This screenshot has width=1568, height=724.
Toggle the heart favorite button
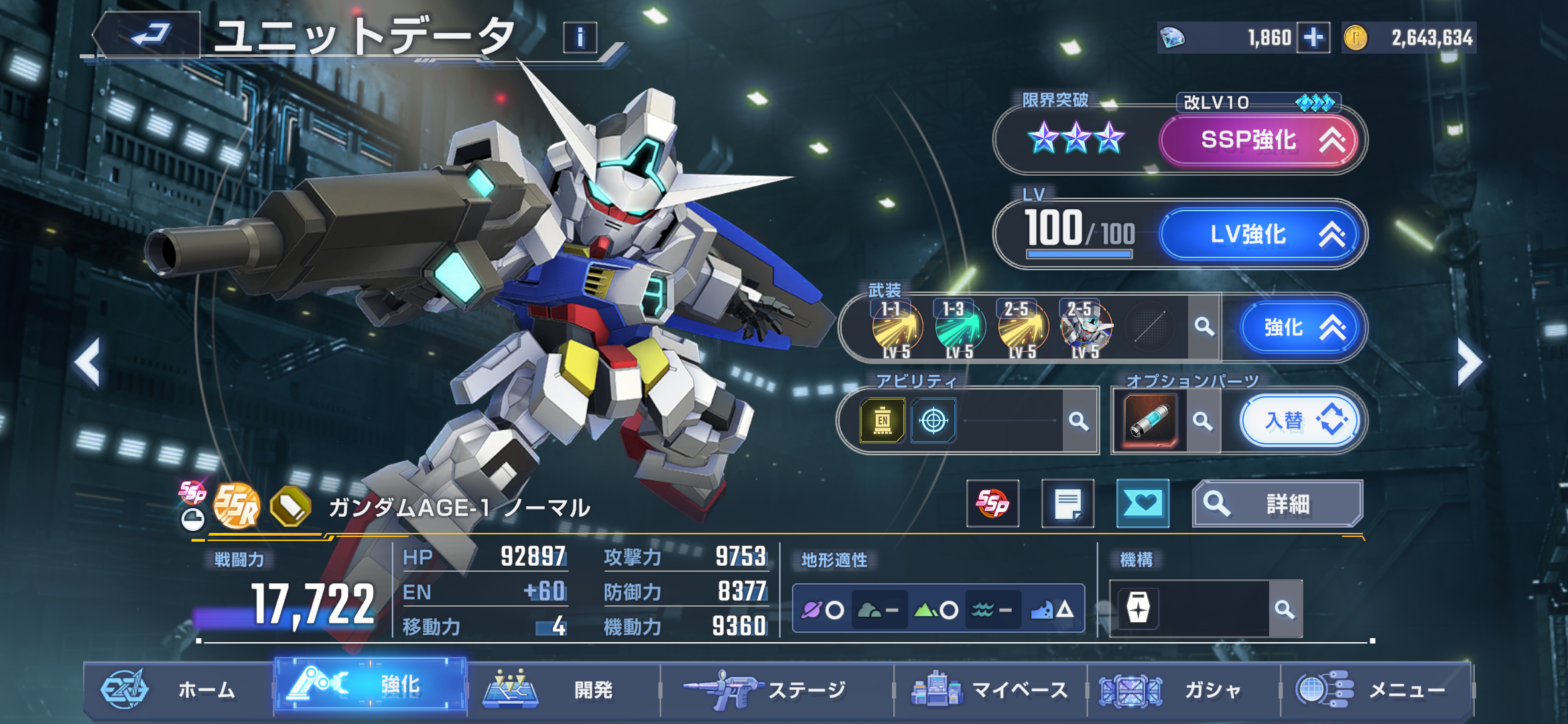click(x=1142, y=503)
